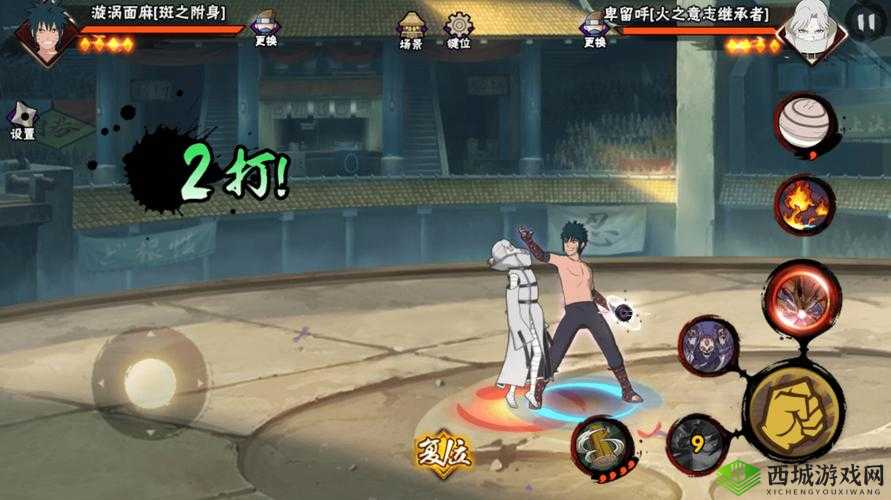The image size is (891, 500).
Task: Open the 场景 scene selector
Action: pos(411,29)
